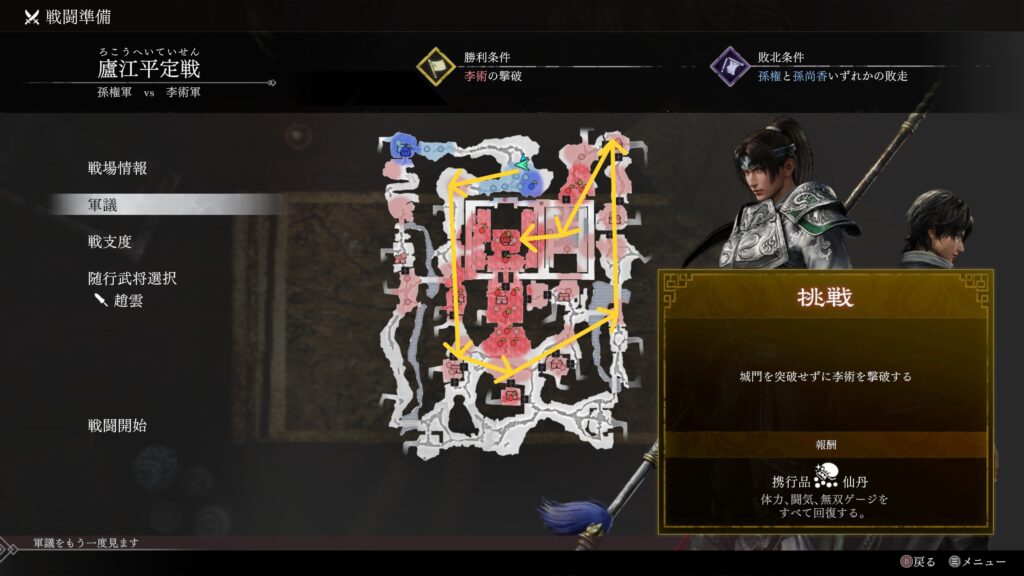Click the battlefield map in the center
The height and width of the screenshot is (576, 1024).
[509, 295]
